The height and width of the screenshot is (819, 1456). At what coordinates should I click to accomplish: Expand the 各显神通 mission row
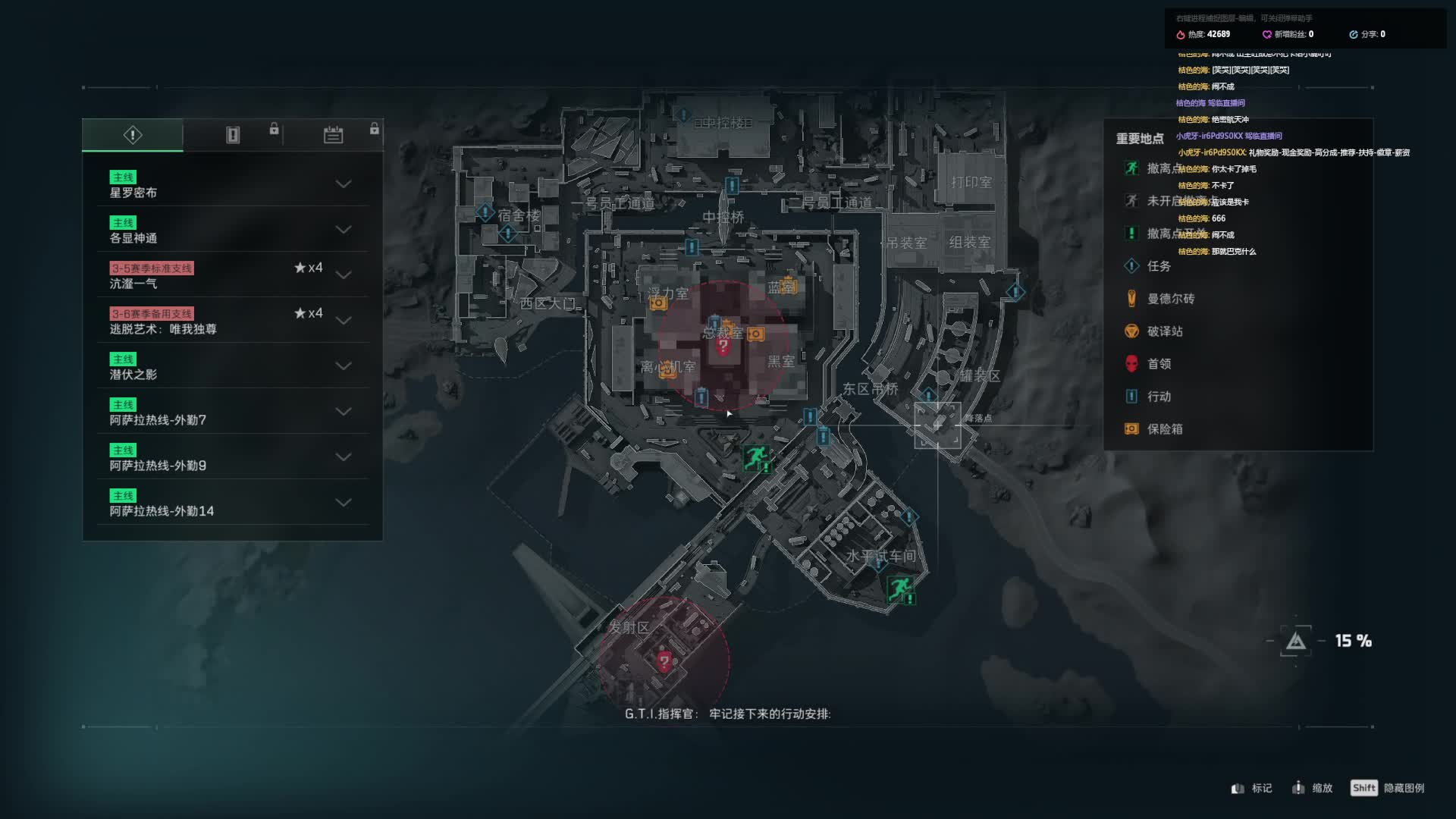[x=344, y=230]
